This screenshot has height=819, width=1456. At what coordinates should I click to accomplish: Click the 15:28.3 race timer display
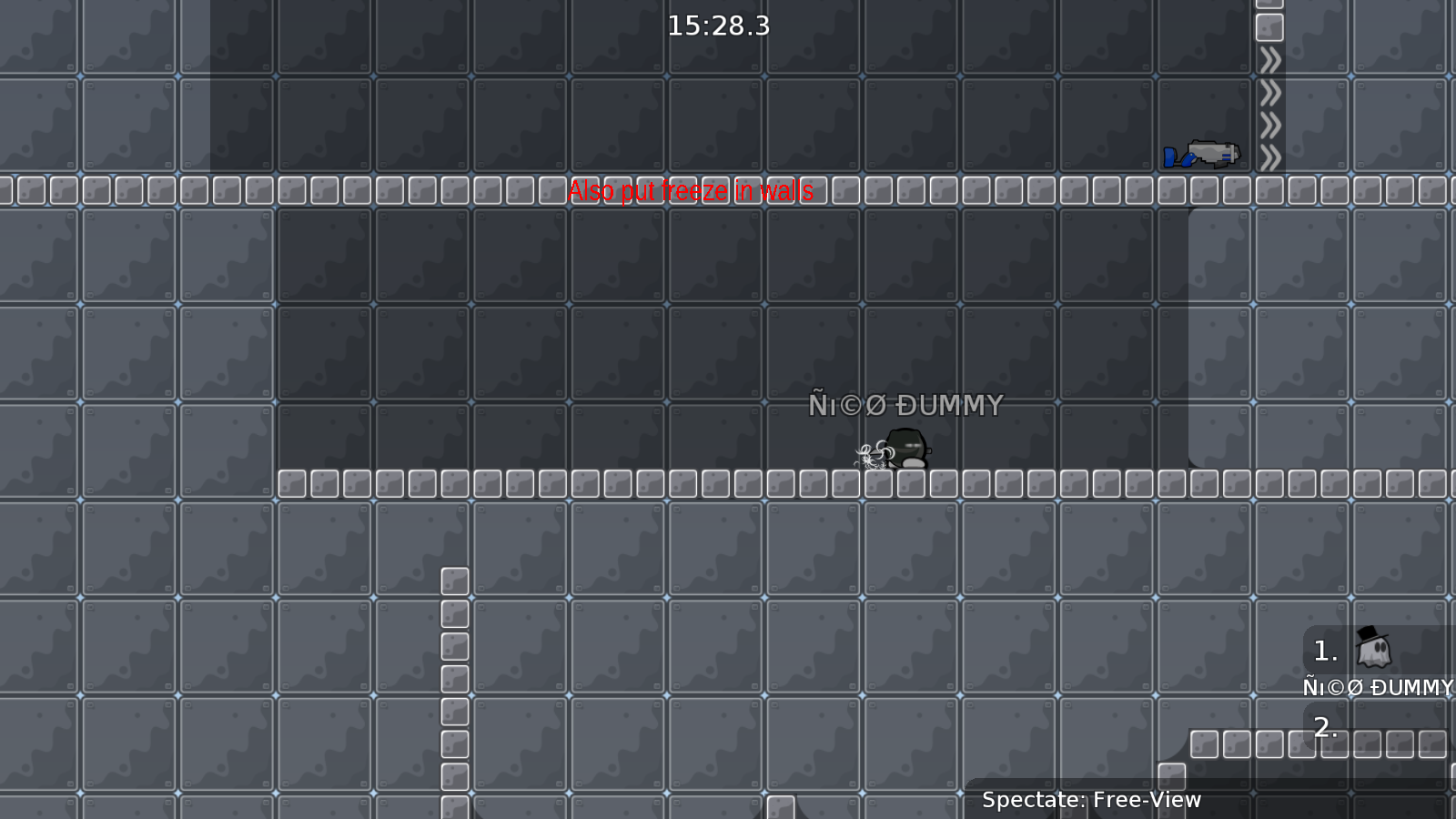click(x=719, y=26)
